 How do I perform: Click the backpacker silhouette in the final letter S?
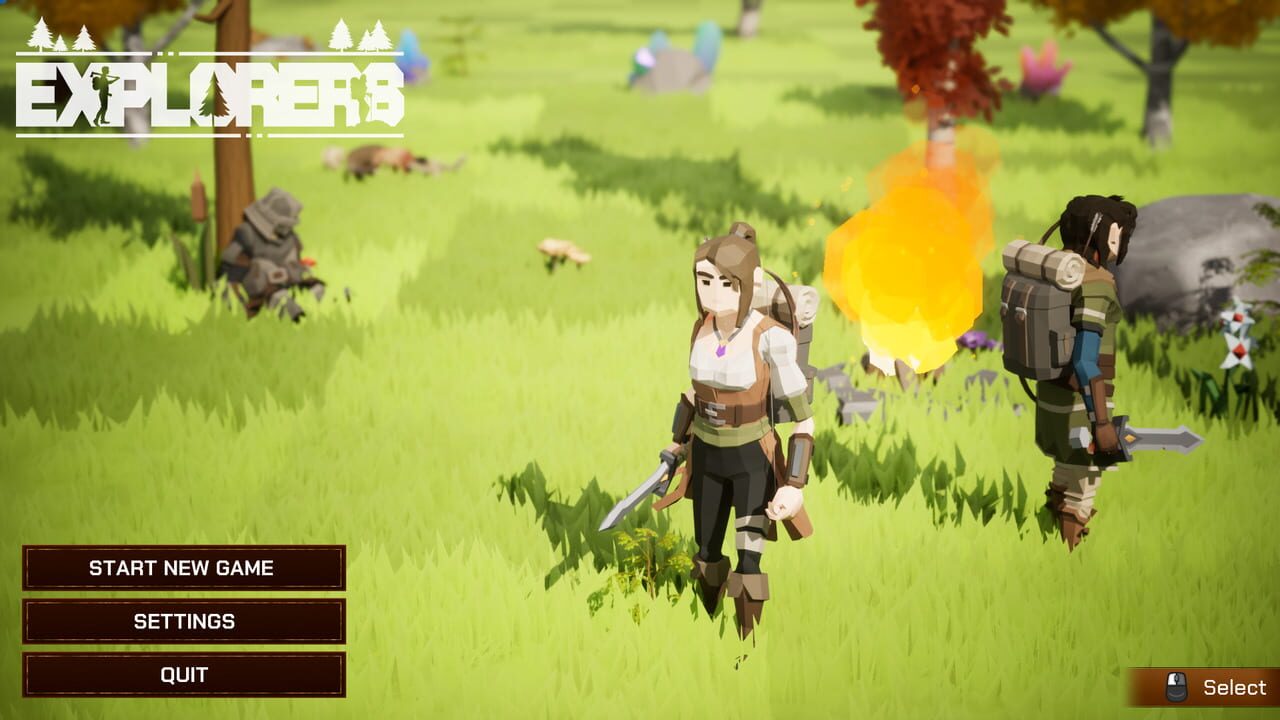[362, 96]
